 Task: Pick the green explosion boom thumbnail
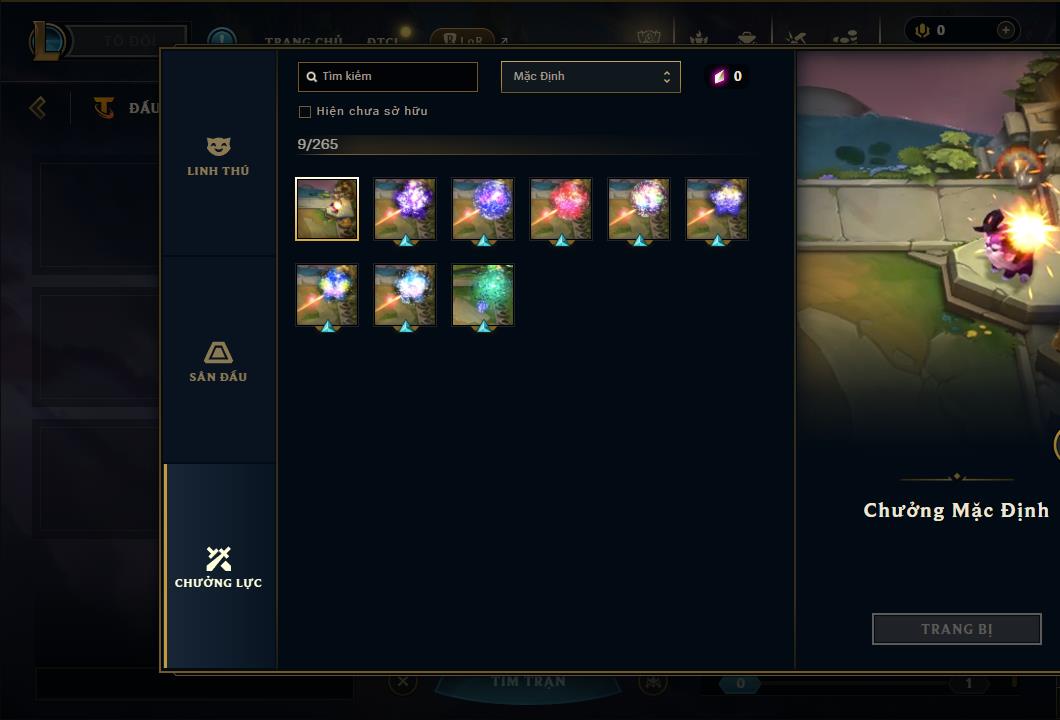click(483, 295)
